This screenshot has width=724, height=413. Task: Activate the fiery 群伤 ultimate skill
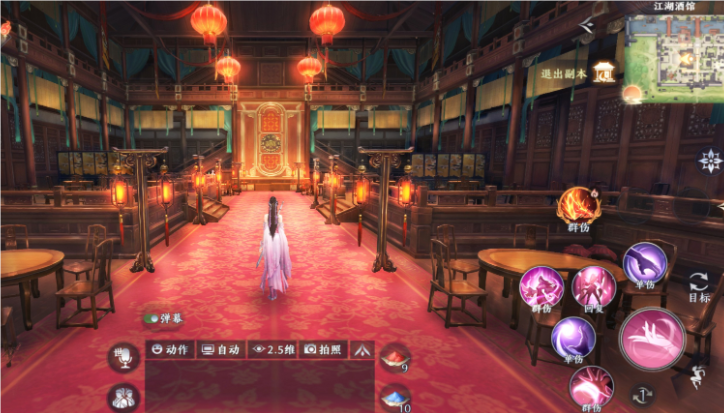579,205
